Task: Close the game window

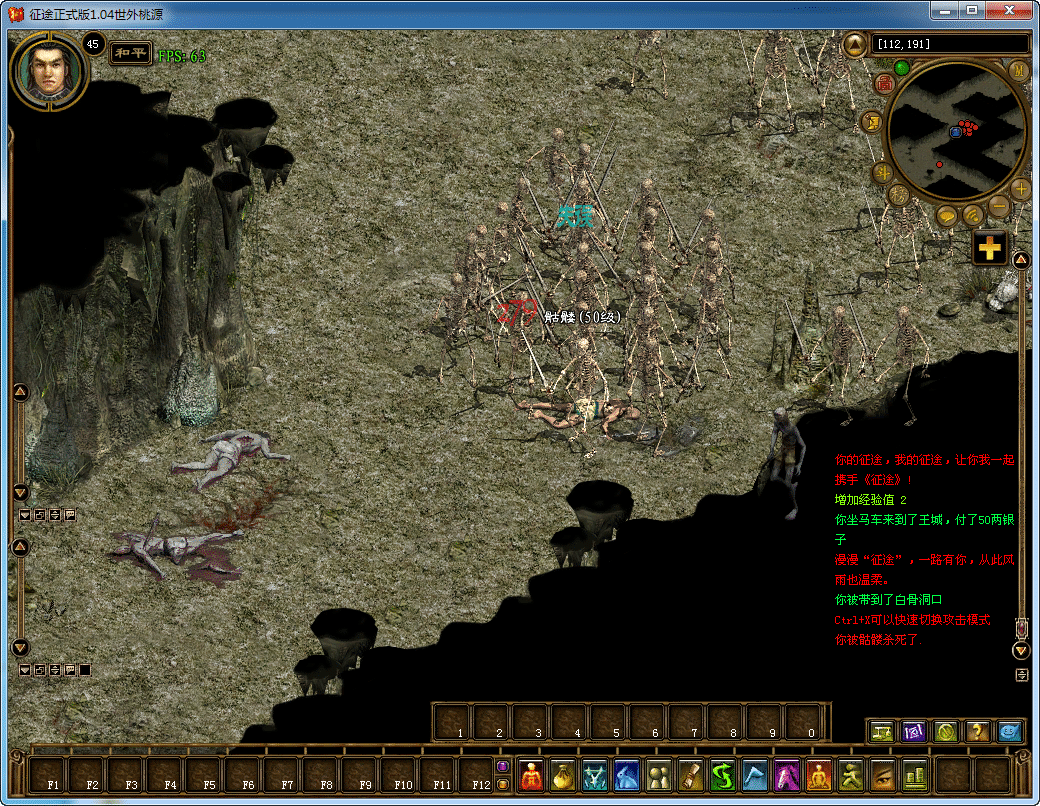Action: [x=1010, y=10]
